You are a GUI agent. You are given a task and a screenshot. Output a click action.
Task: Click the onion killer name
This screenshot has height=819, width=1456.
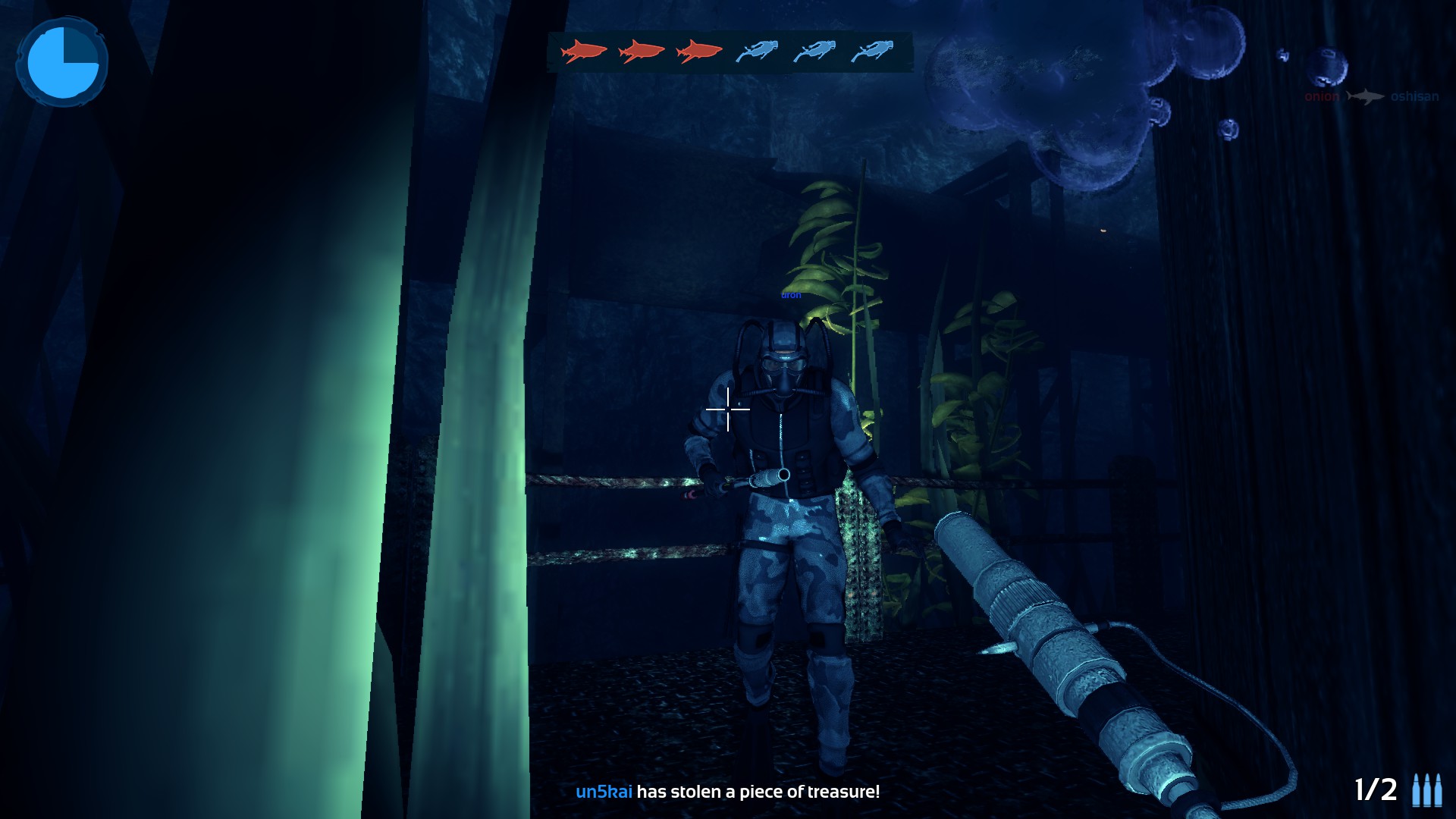(1321, 97)
